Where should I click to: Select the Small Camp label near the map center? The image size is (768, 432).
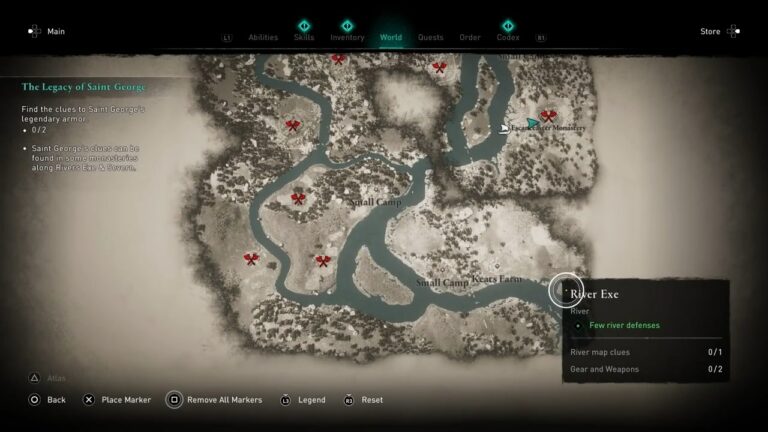(x=375, y=202)
